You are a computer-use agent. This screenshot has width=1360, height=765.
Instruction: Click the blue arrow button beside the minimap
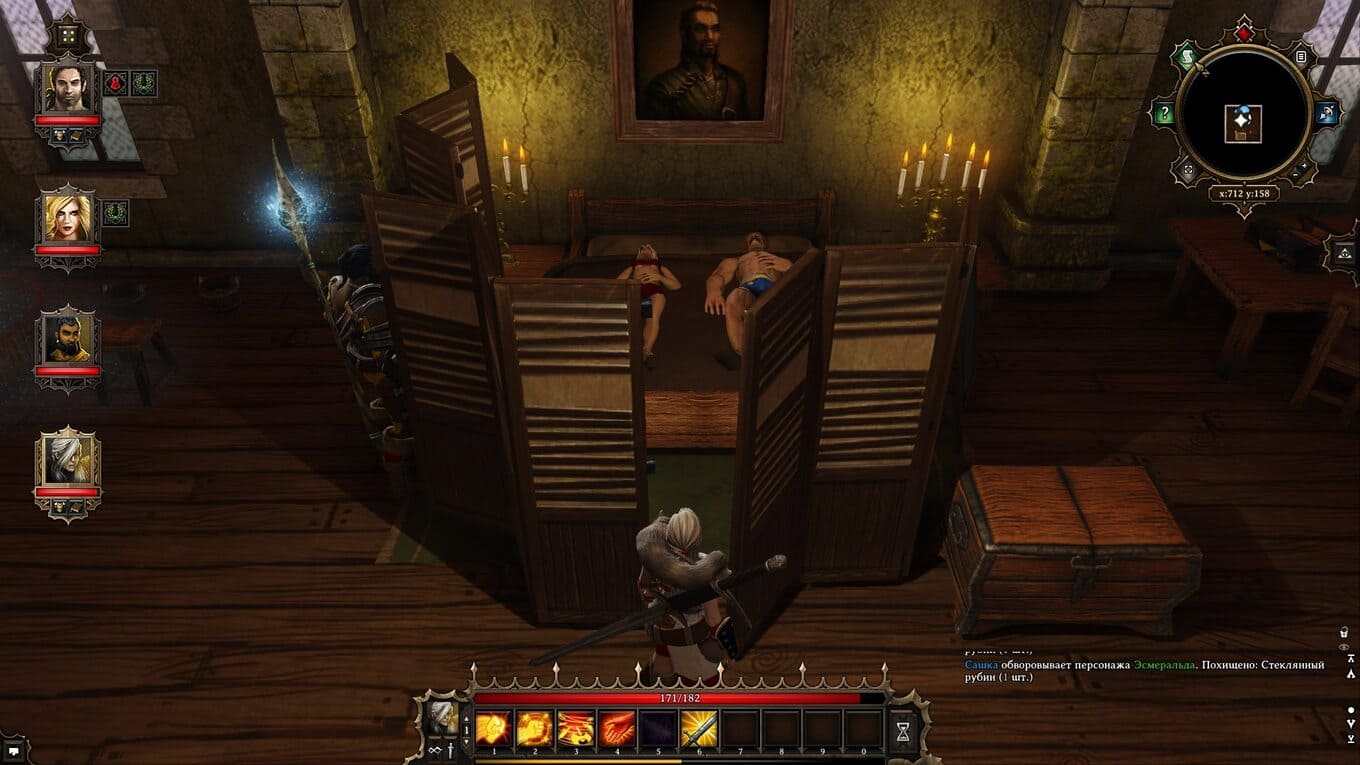tap(1328, 113)
